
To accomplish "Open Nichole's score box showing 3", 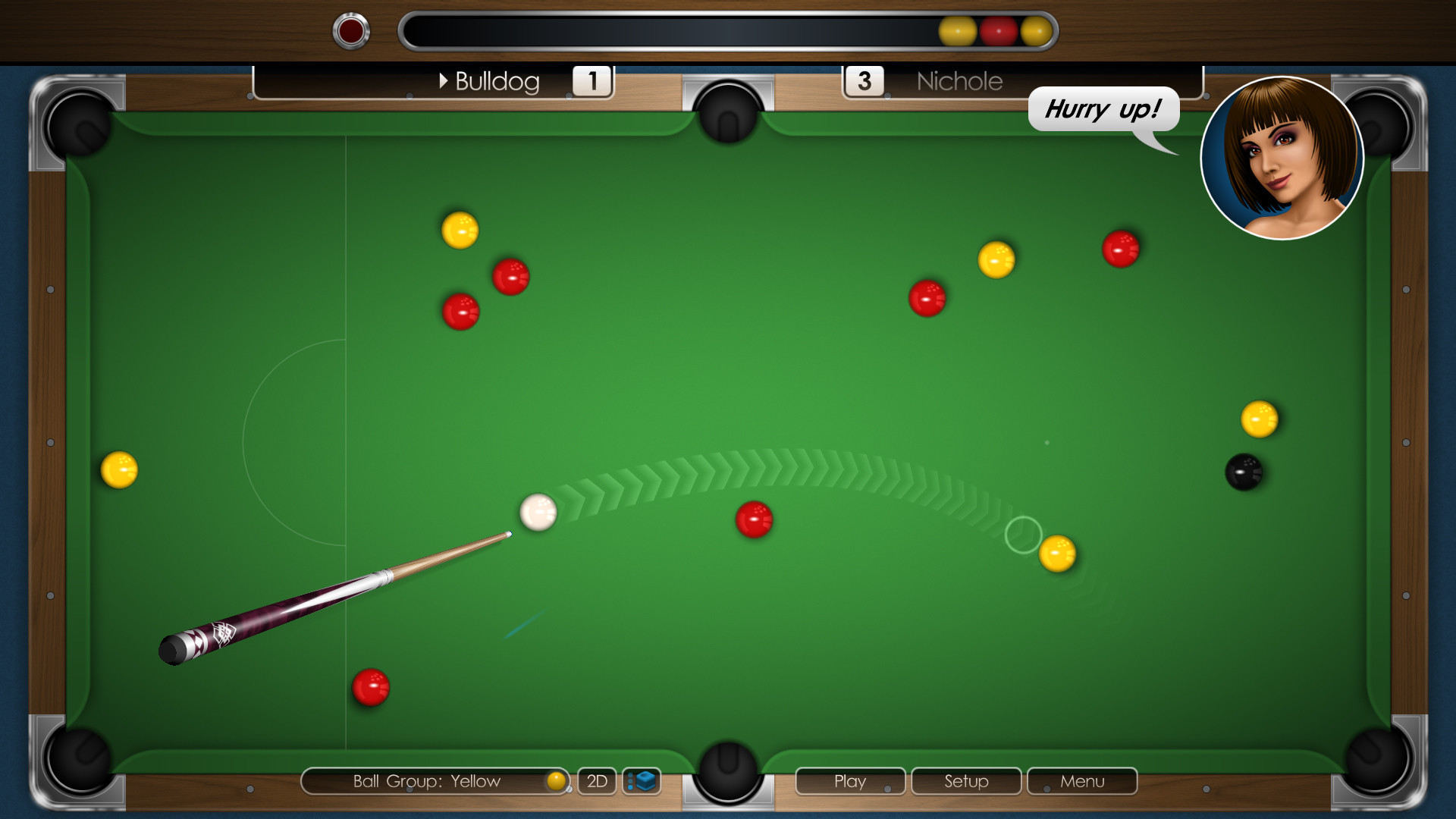I will (864, 80).
